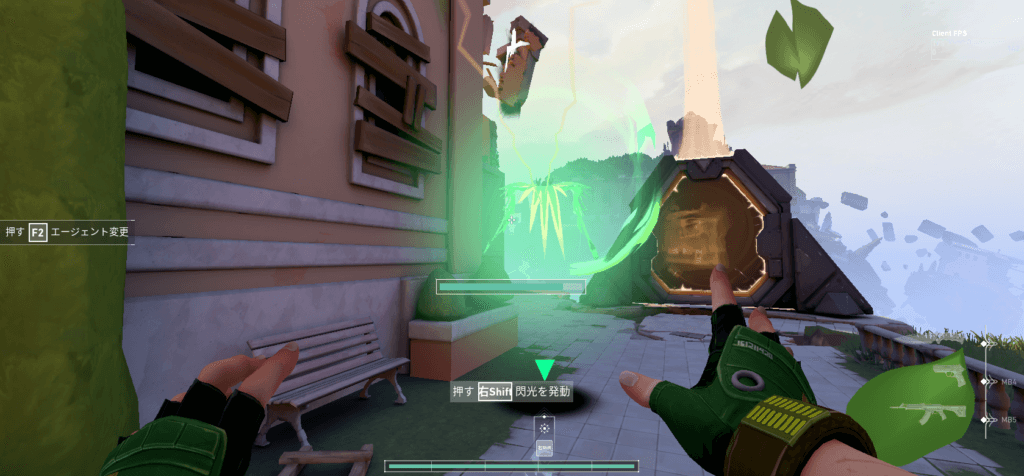
Task: Select the pistol sidearm weapon icon
Action: [x=949, y=374]
